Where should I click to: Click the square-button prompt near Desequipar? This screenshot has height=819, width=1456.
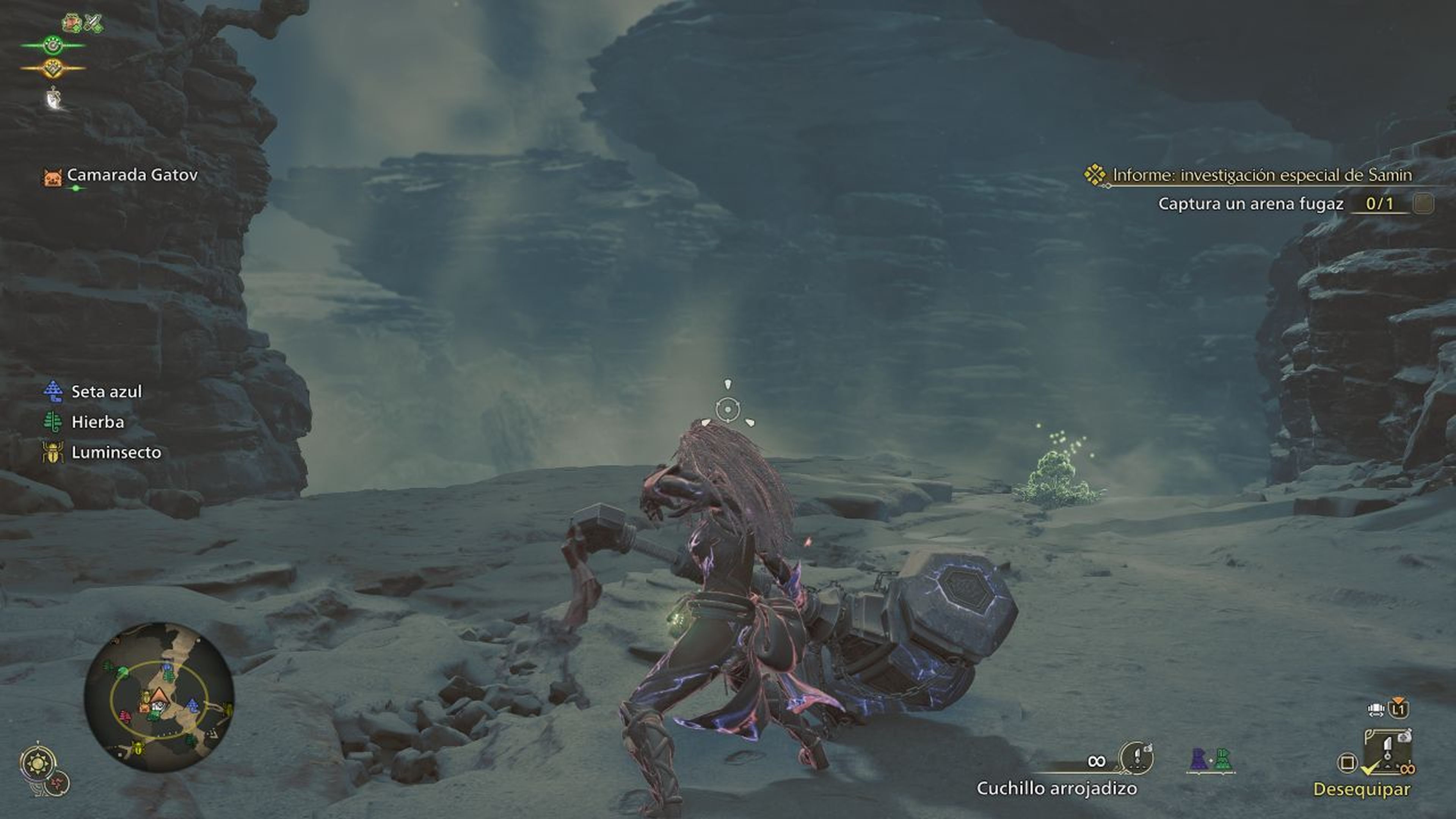(x=1348, y=763)
